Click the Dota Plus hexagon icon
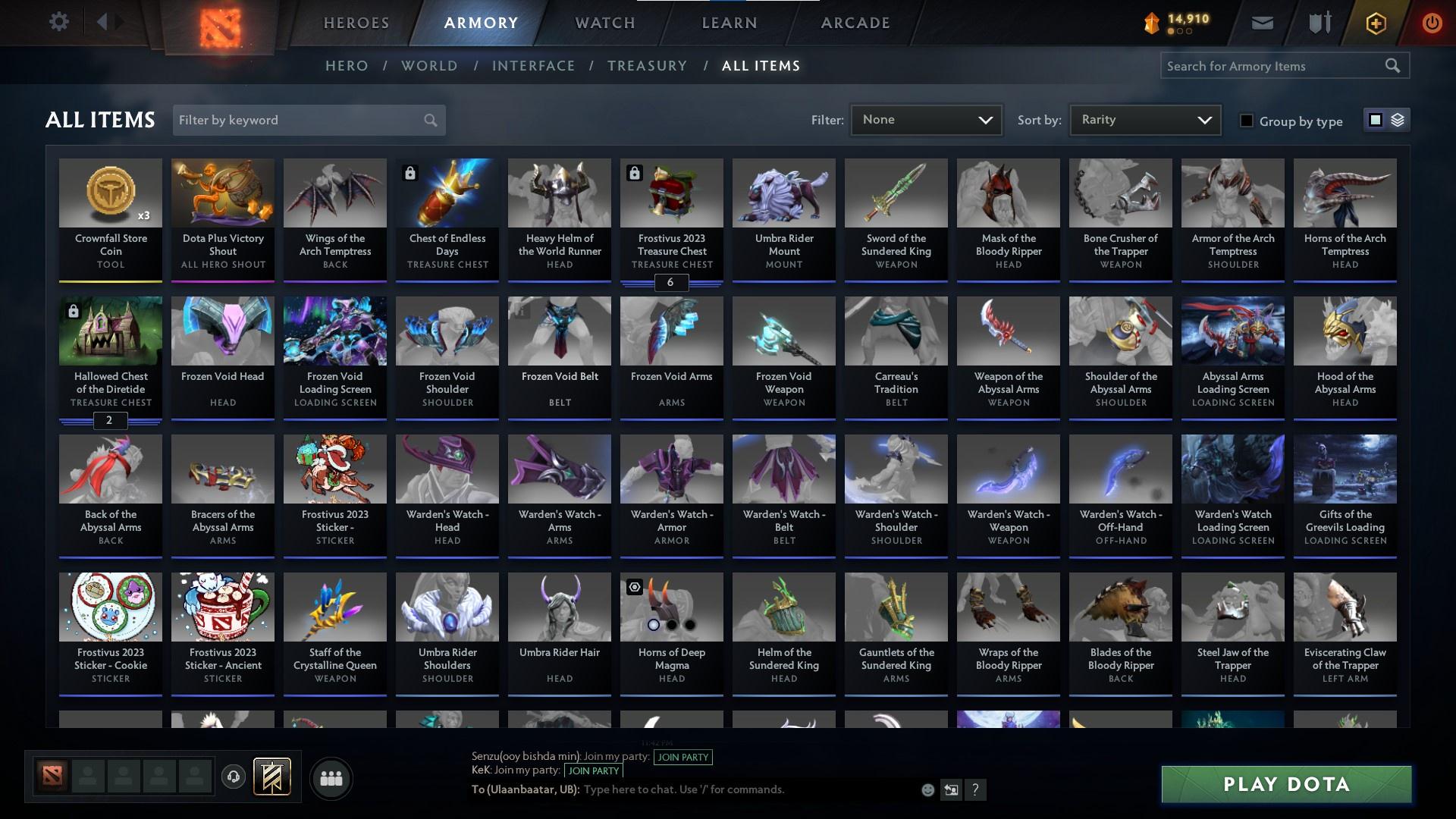 click(x=1375, y=22)
